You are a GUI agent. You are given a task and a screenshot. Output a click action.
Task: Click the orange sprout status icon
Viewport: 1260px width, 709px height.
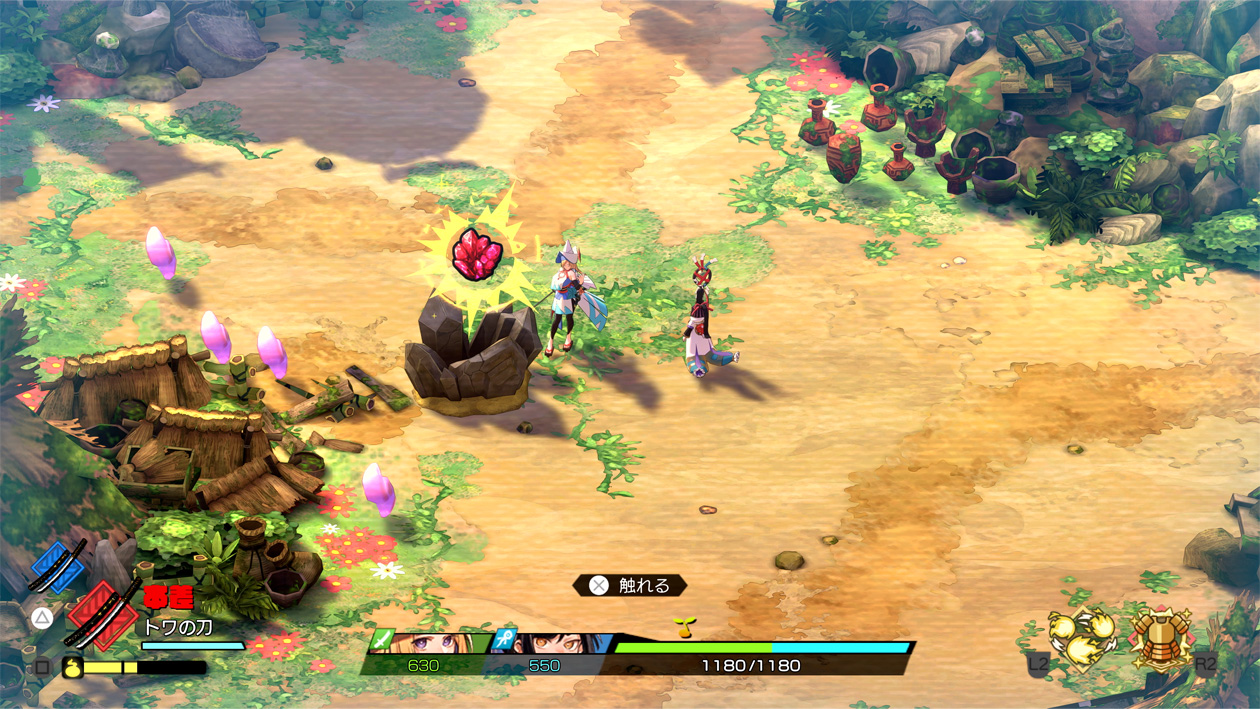684,627
